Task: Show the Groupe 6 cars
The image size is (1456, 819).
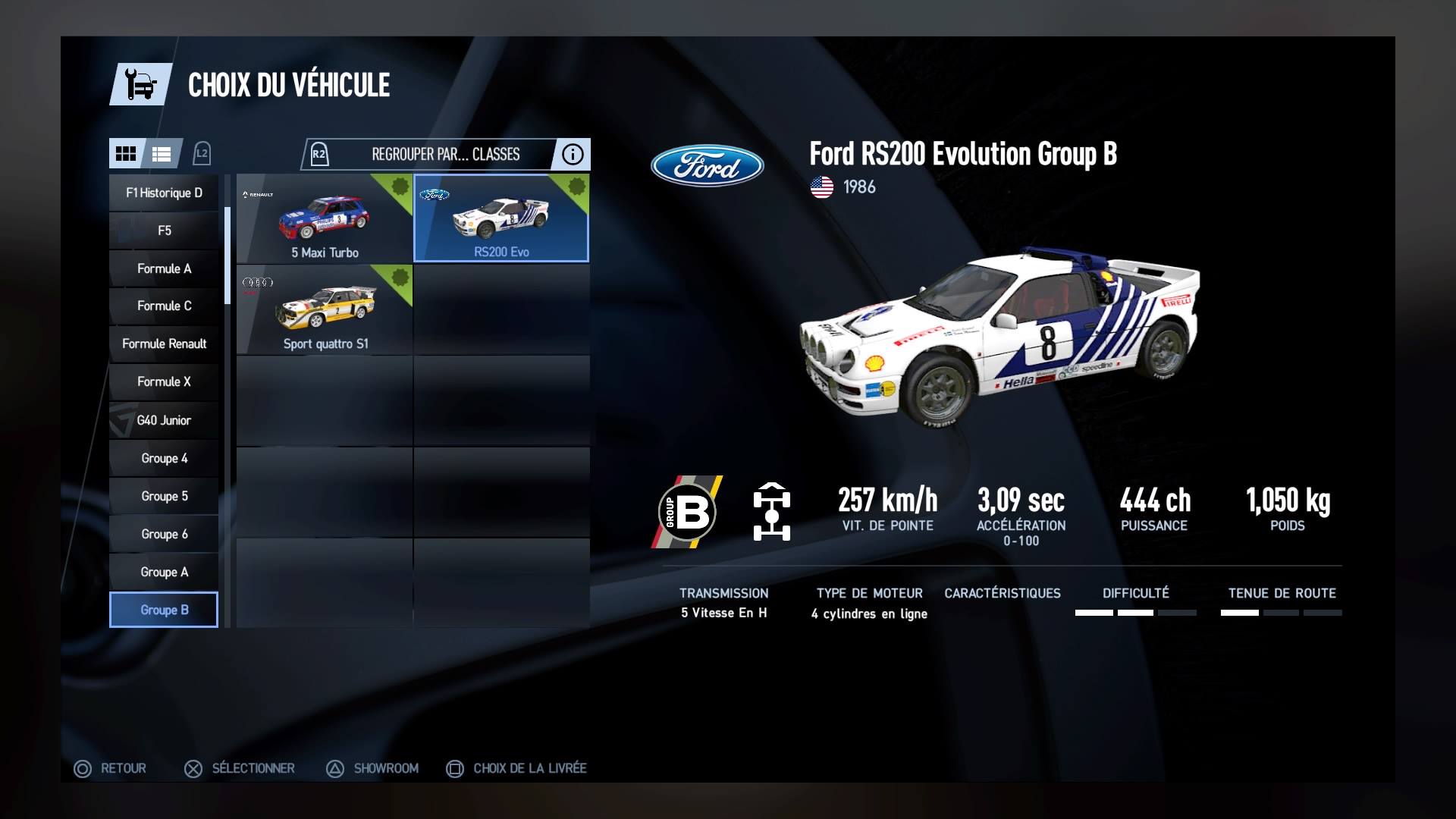Action: point(164,534)
